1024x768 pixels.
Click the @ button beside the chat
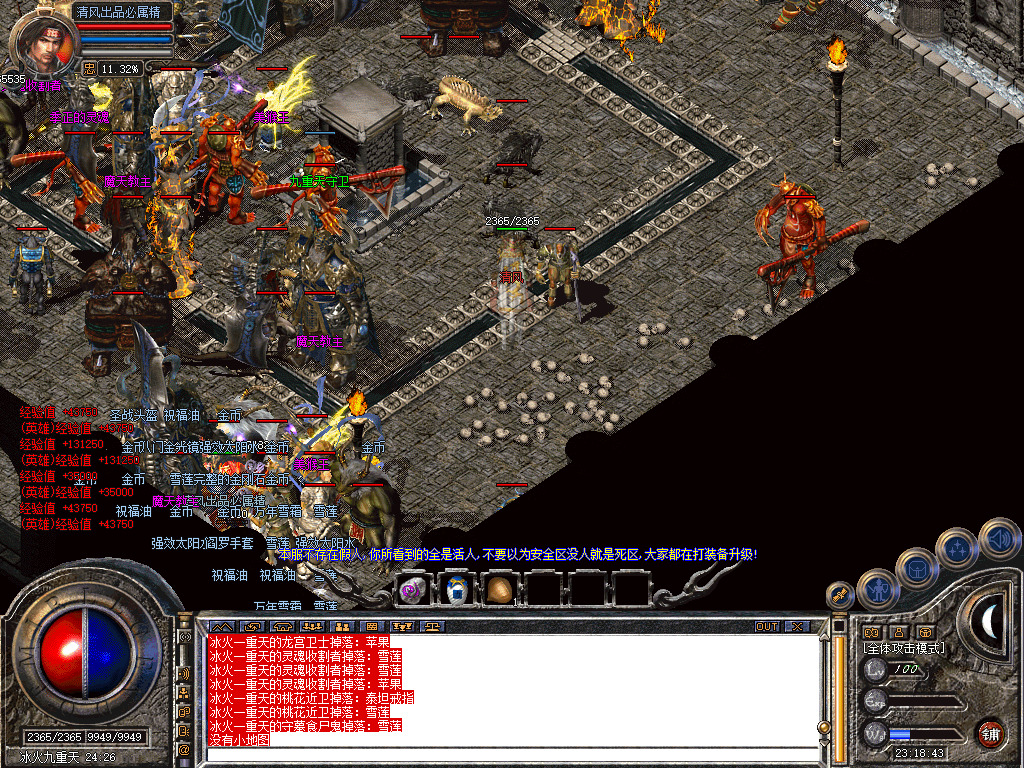(x=184, y=748)
